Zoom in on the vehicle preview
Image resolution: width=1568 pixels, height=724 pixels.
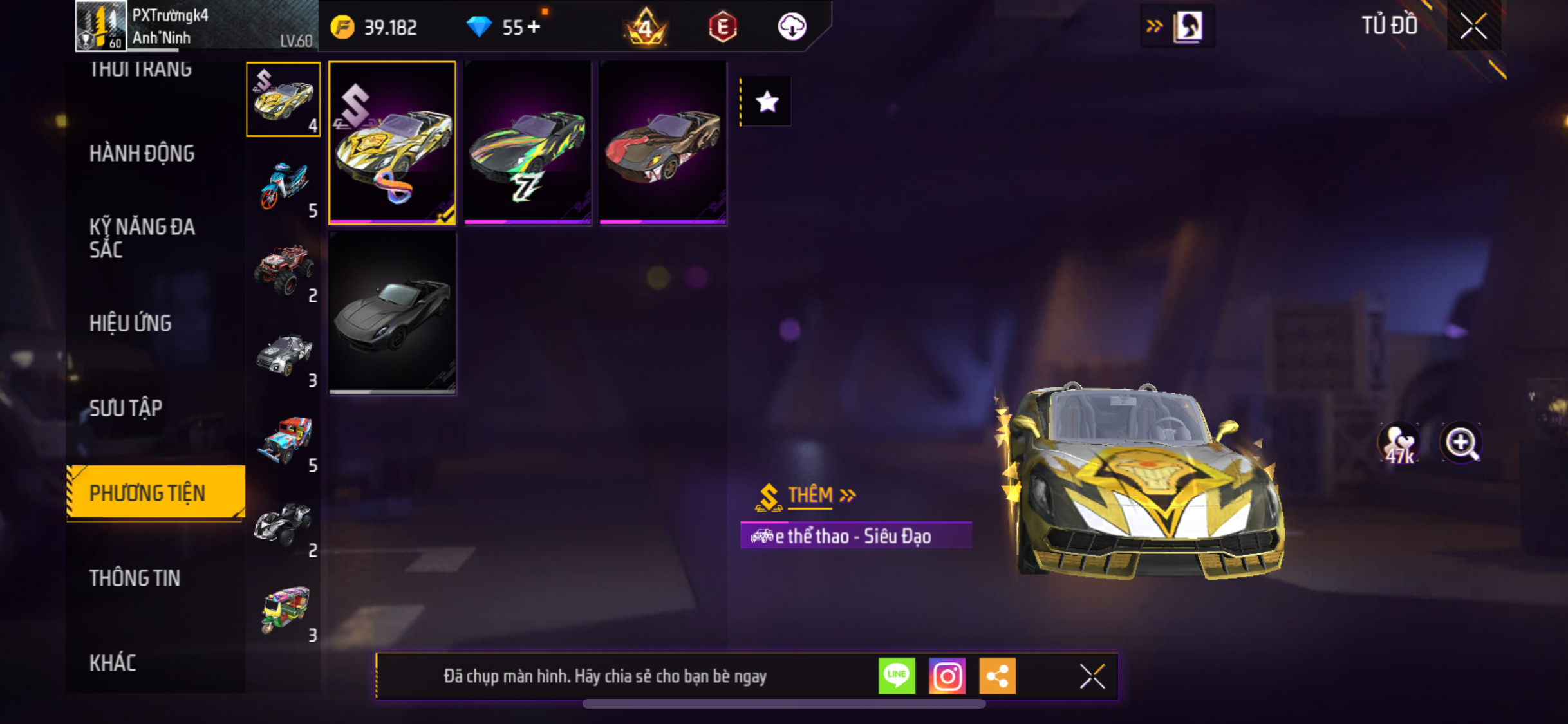(1461, 443)
